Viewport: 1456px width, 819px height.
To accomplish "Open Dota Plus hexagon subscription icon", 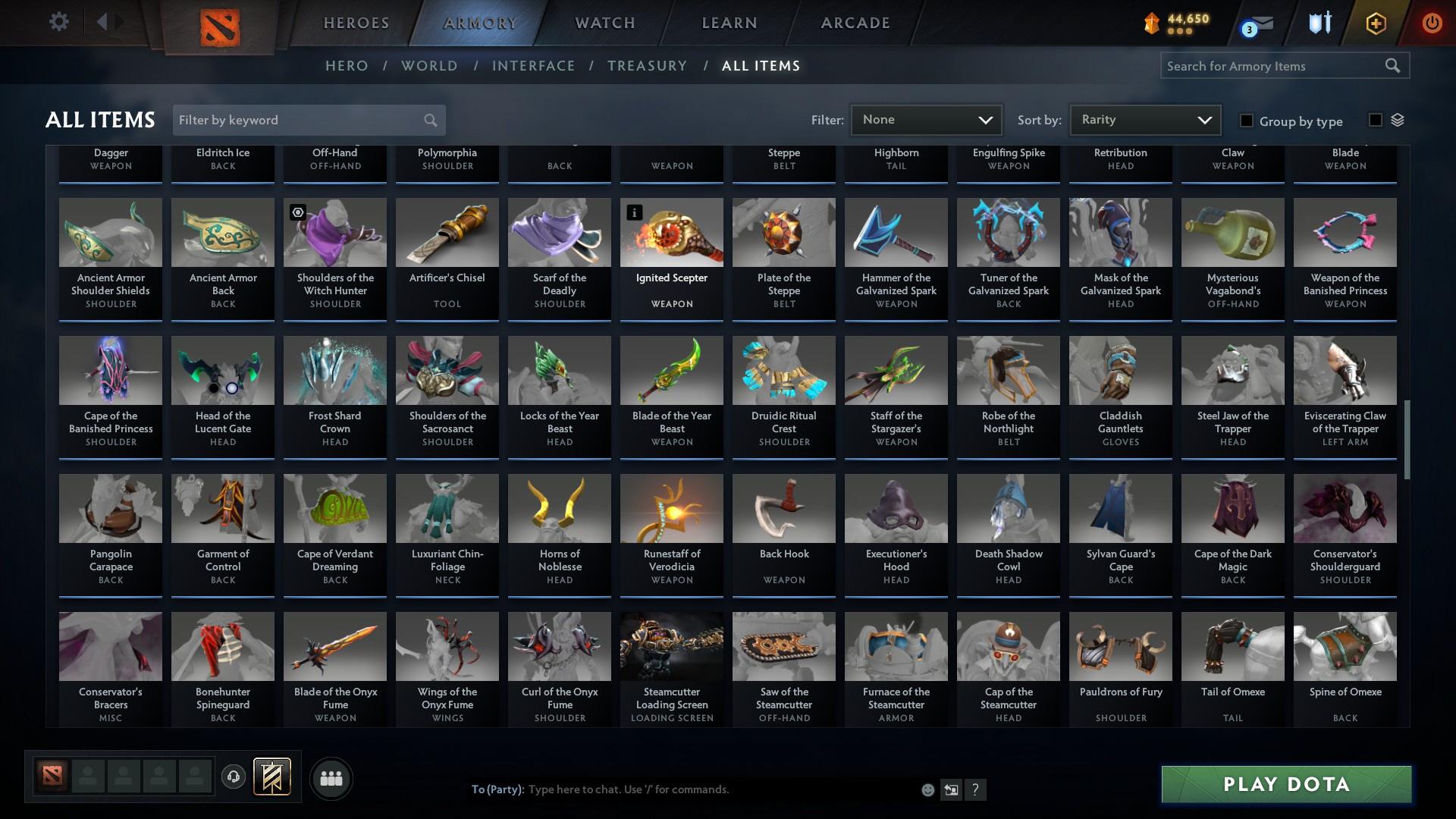I will (x=1375, y=23).
